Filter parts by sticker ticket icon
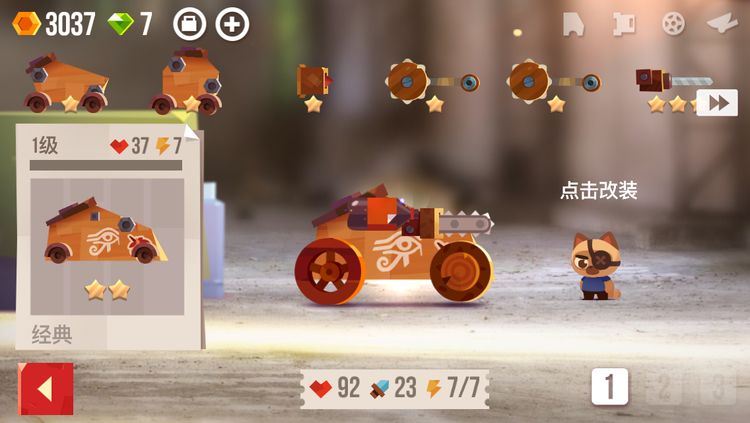The width and height of the screenshot is (750, 423). click(x=624, y=23)
